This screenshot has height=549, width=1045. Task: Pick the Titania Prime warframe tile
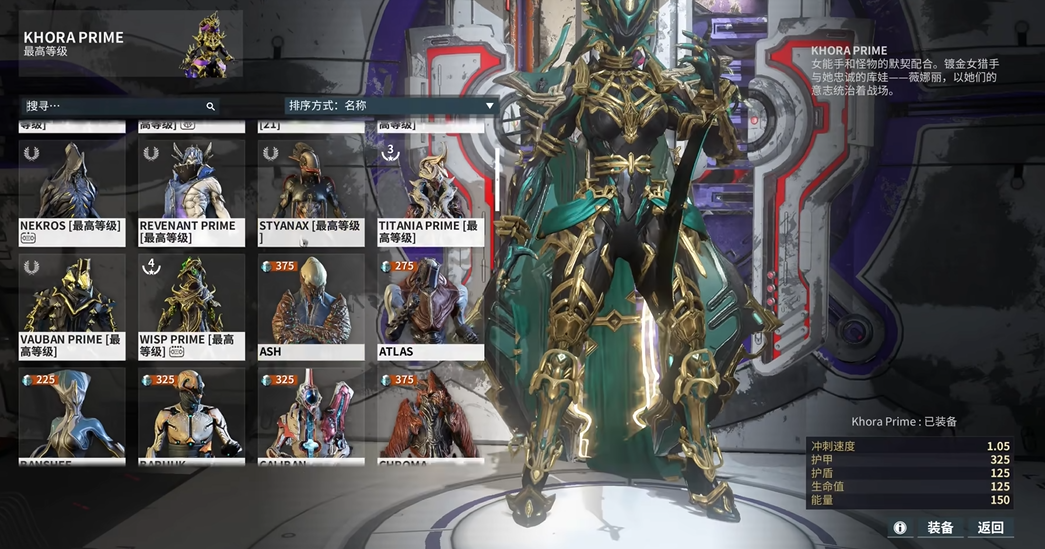(431, 192)
